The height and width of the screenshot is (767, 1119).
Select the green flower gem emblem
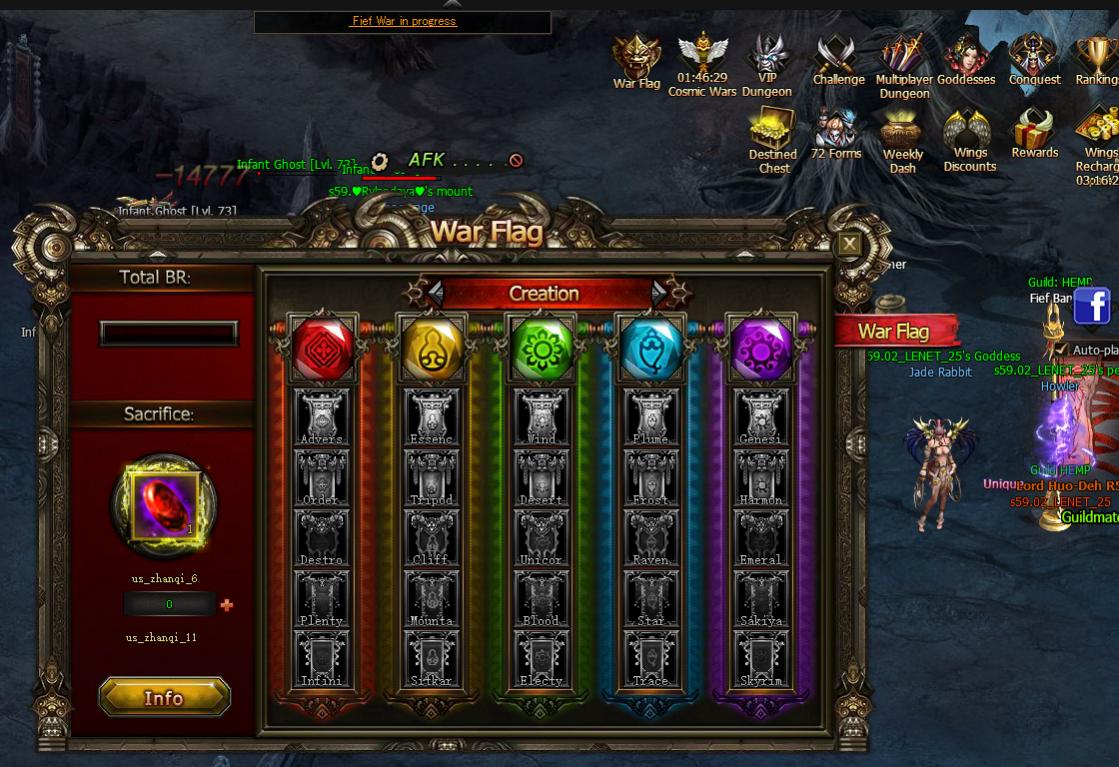click(541, 350)
